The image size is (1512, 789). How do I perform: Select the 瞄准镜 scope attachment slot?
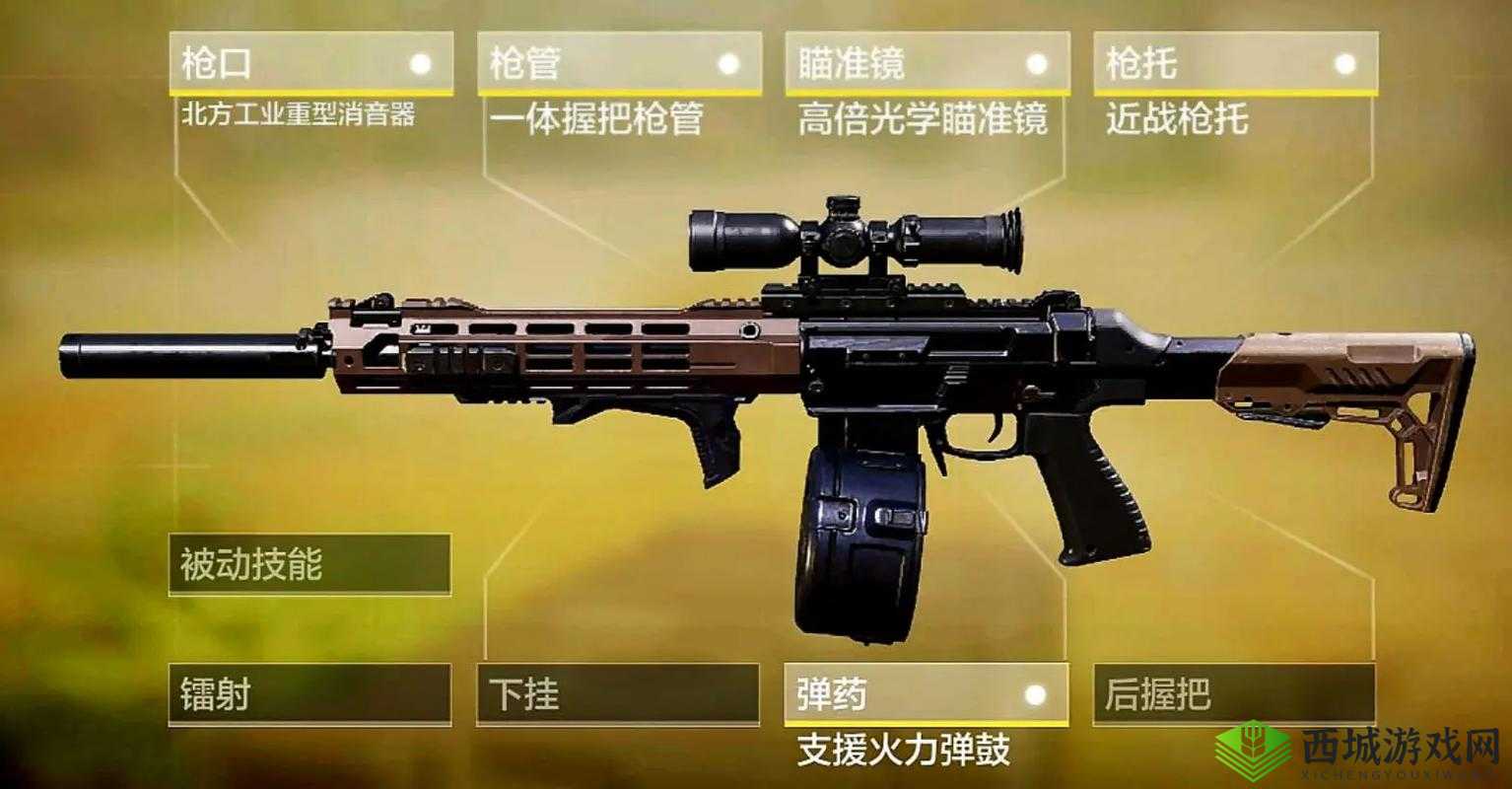[x=927, y=62]
